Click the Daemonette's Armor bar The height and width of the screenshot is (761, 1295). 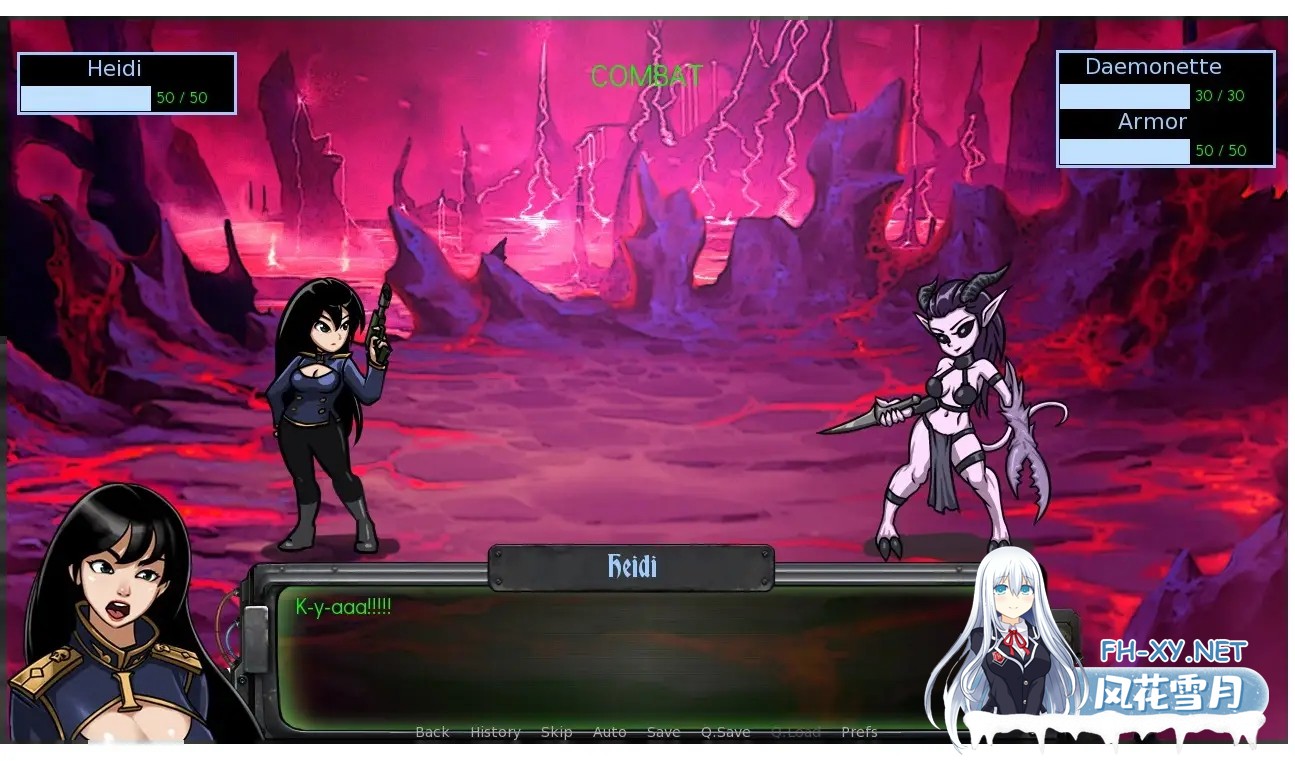1124,150
